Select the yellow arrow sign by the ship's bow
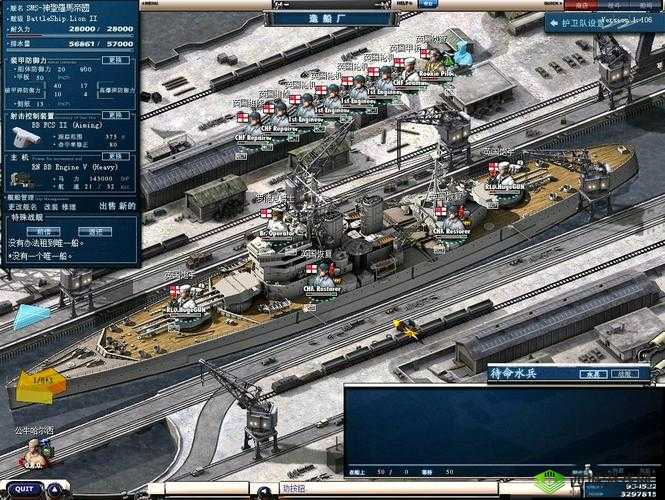The height and width of the screenshot is (500, 665). click(x=40, y=383)
